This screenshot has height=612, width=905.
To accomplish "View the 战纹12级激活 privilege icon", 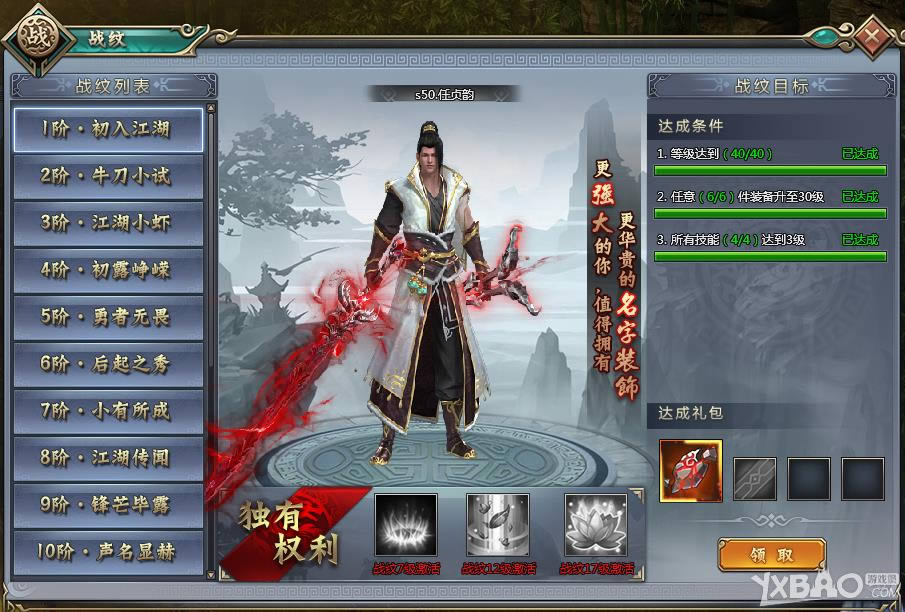I will point(497,525).
